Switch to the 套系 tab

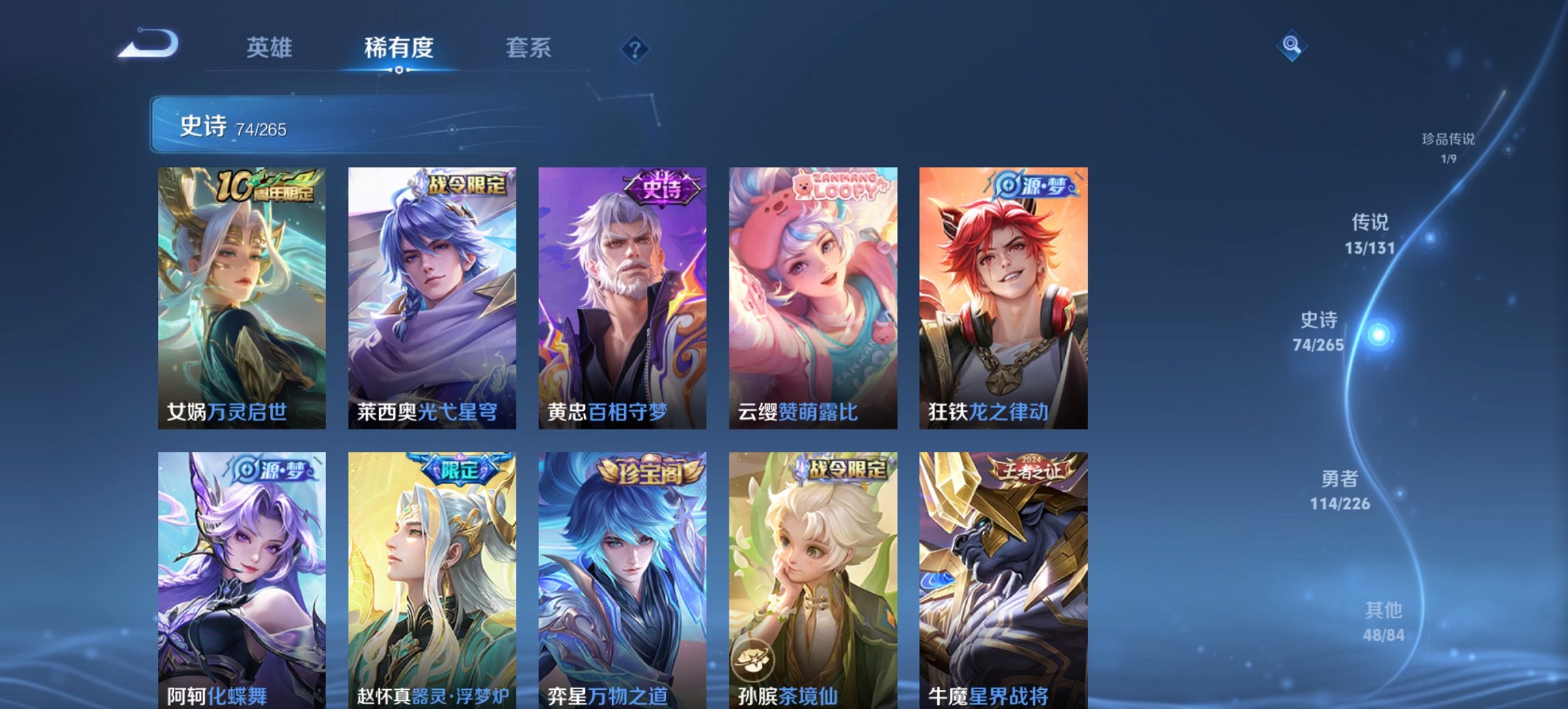[527, 48]
